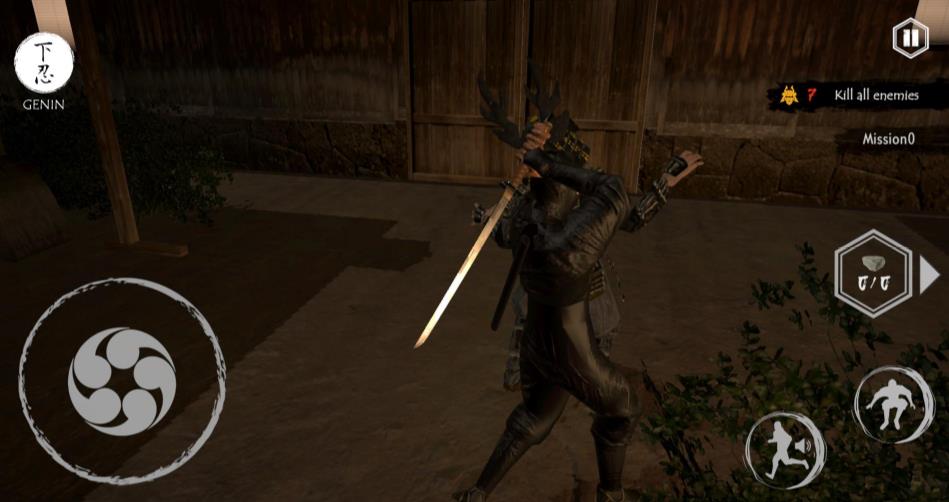The height and width of the screenshot is (502, 949).
Task: Use the stone item in the hexagon slot
Action: [x=873, y=273]
